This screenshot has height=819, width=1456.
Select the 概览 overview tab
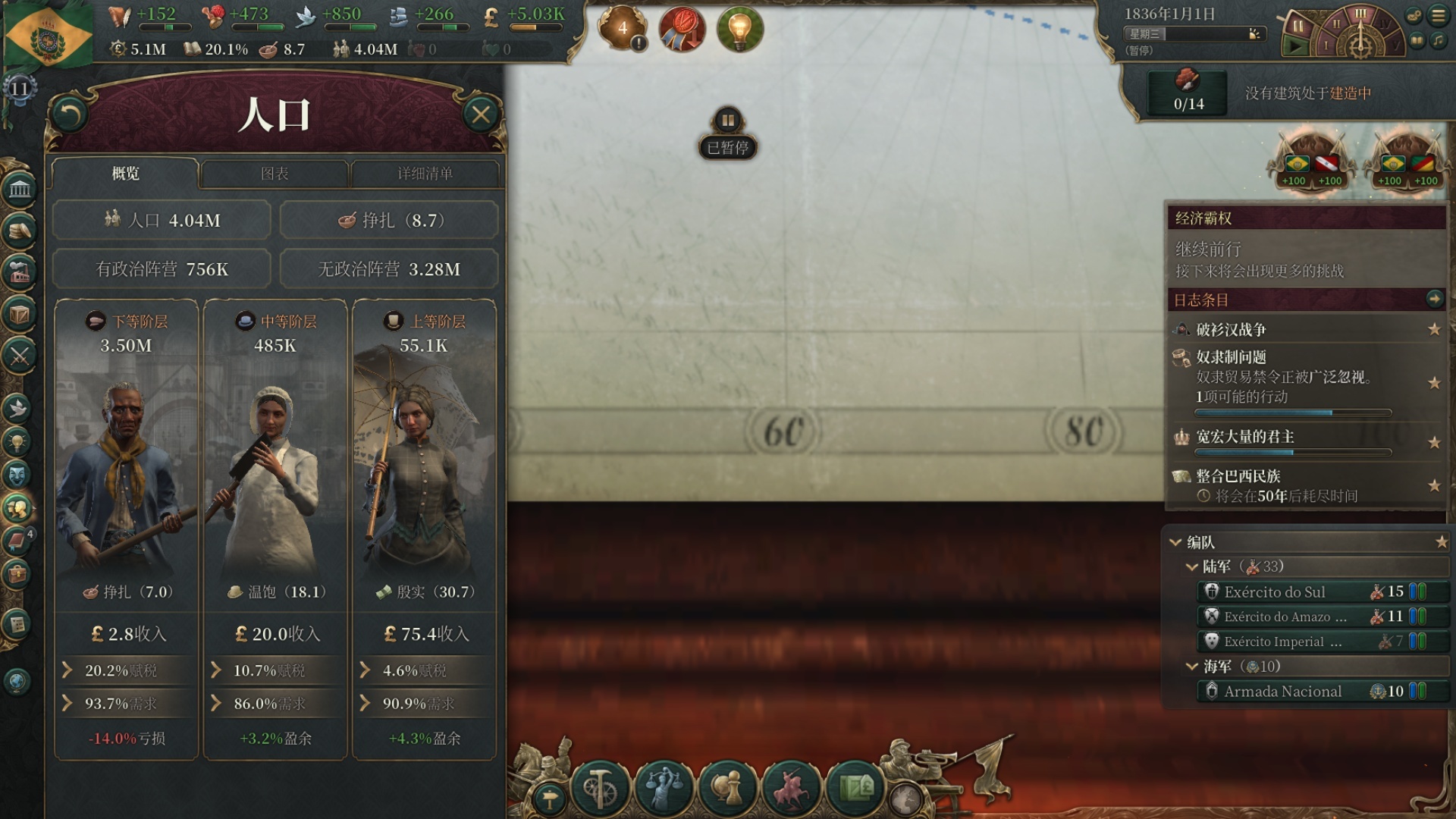click(x=126, y=174)
